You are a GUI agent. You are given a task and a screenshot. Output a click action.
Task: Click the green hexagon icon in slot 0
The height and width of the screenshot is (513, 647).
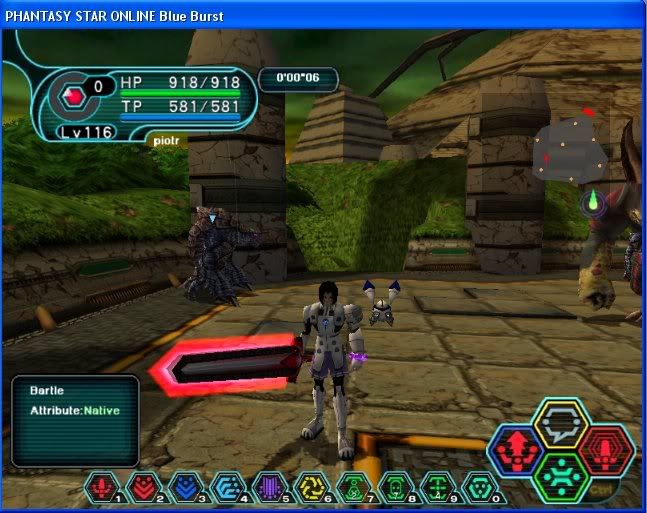click(479, 486)
